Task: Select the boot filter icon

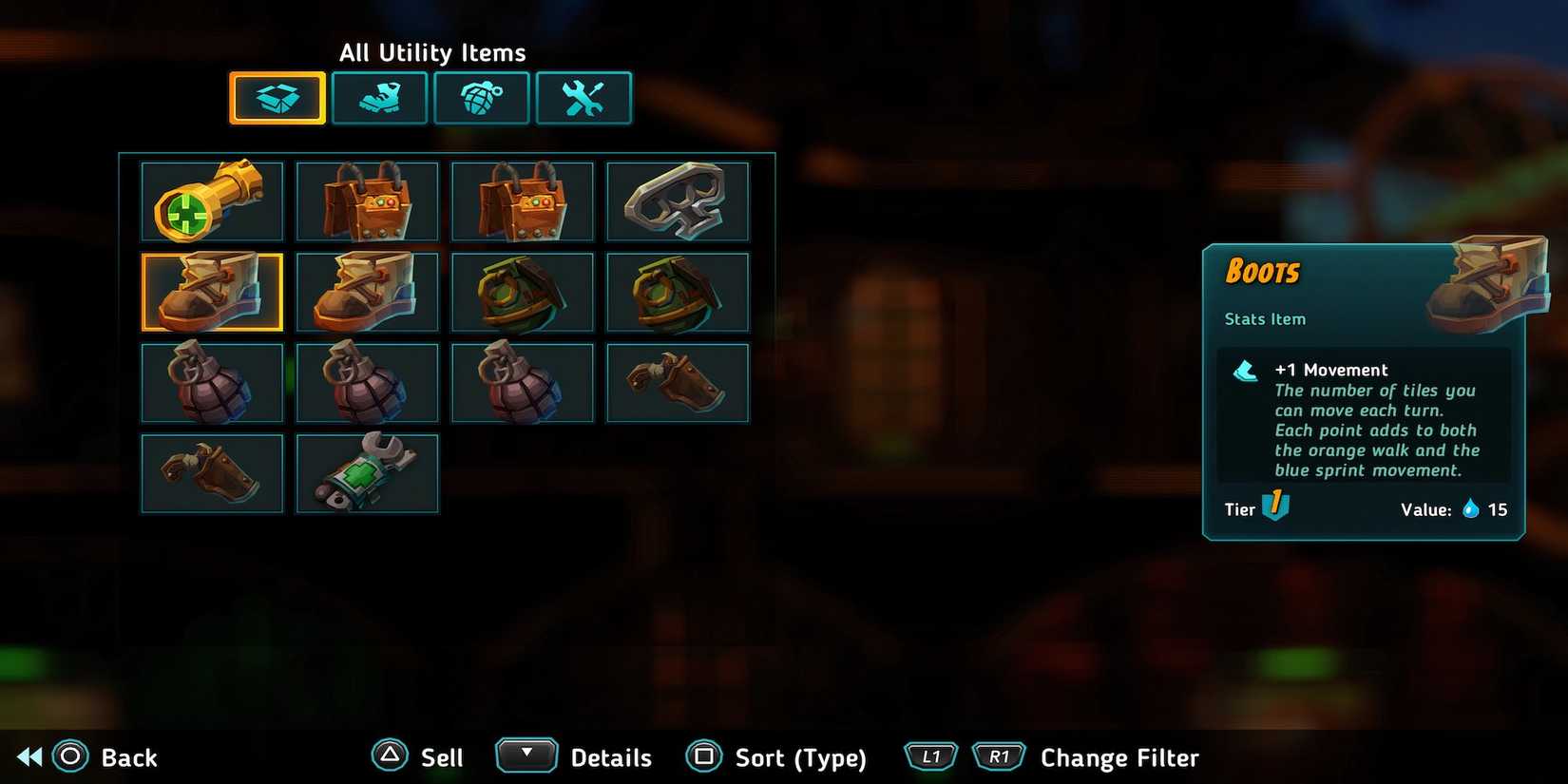Action: click(x=379, y=97)
